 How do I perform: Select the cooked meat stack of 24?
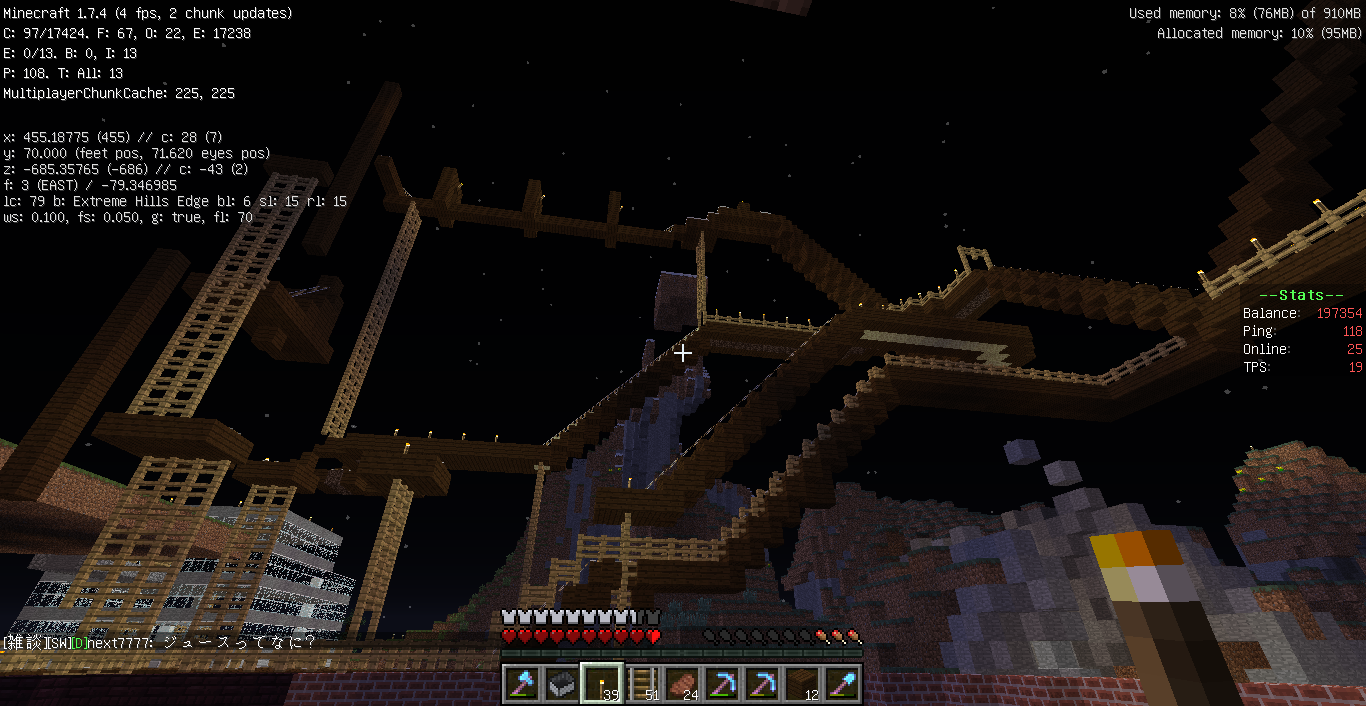click(682, 684)
